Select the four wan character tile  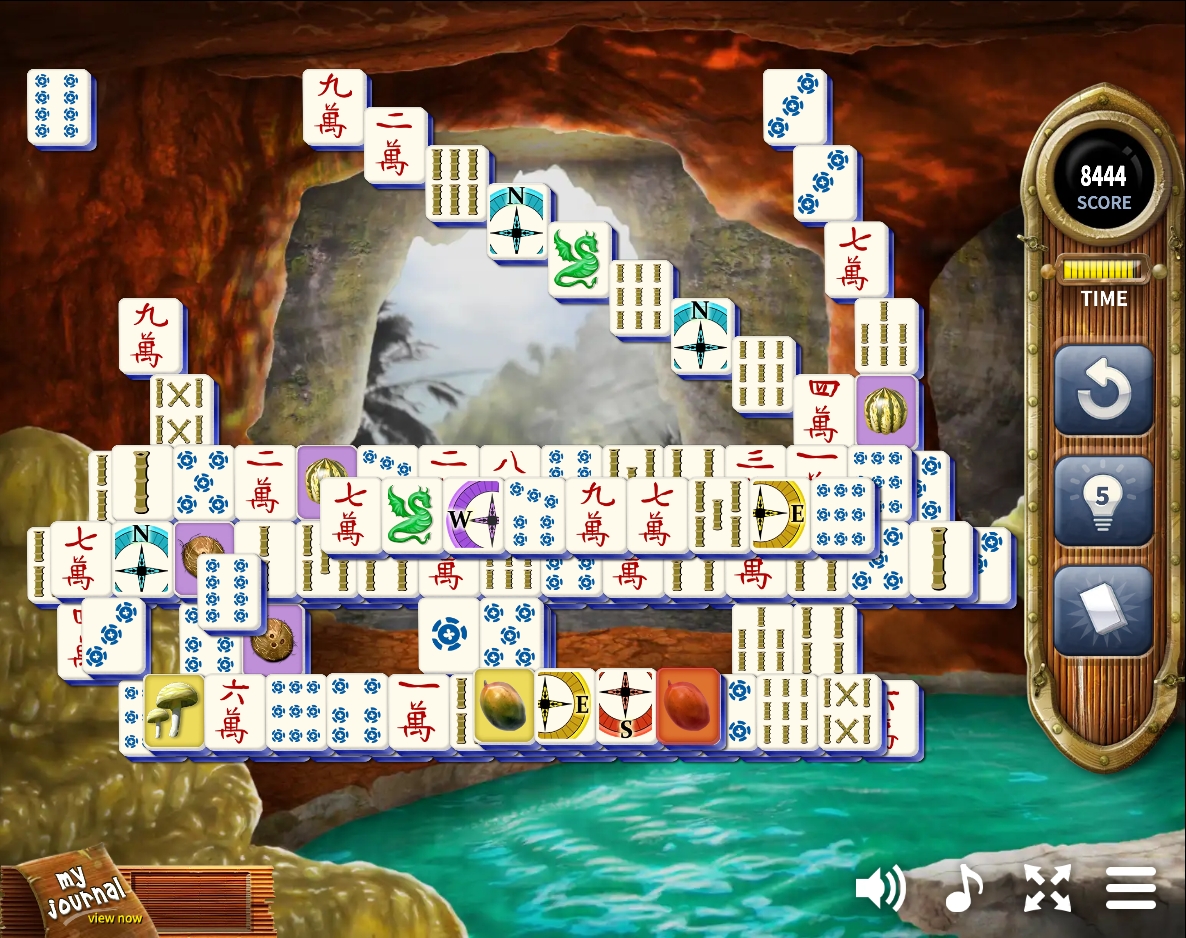pyautogui.click(x=824, y=410)
